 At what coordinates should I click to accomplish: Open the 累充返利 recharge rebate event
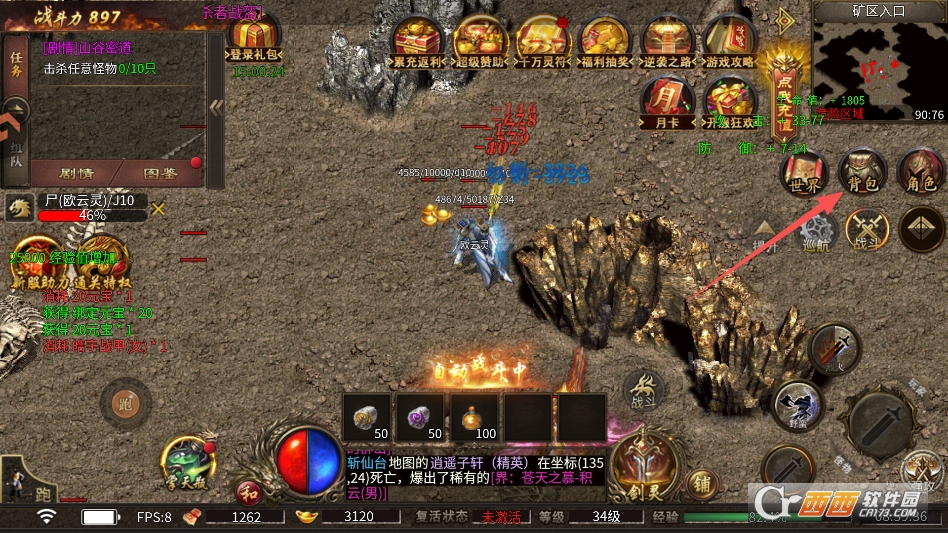419,43
